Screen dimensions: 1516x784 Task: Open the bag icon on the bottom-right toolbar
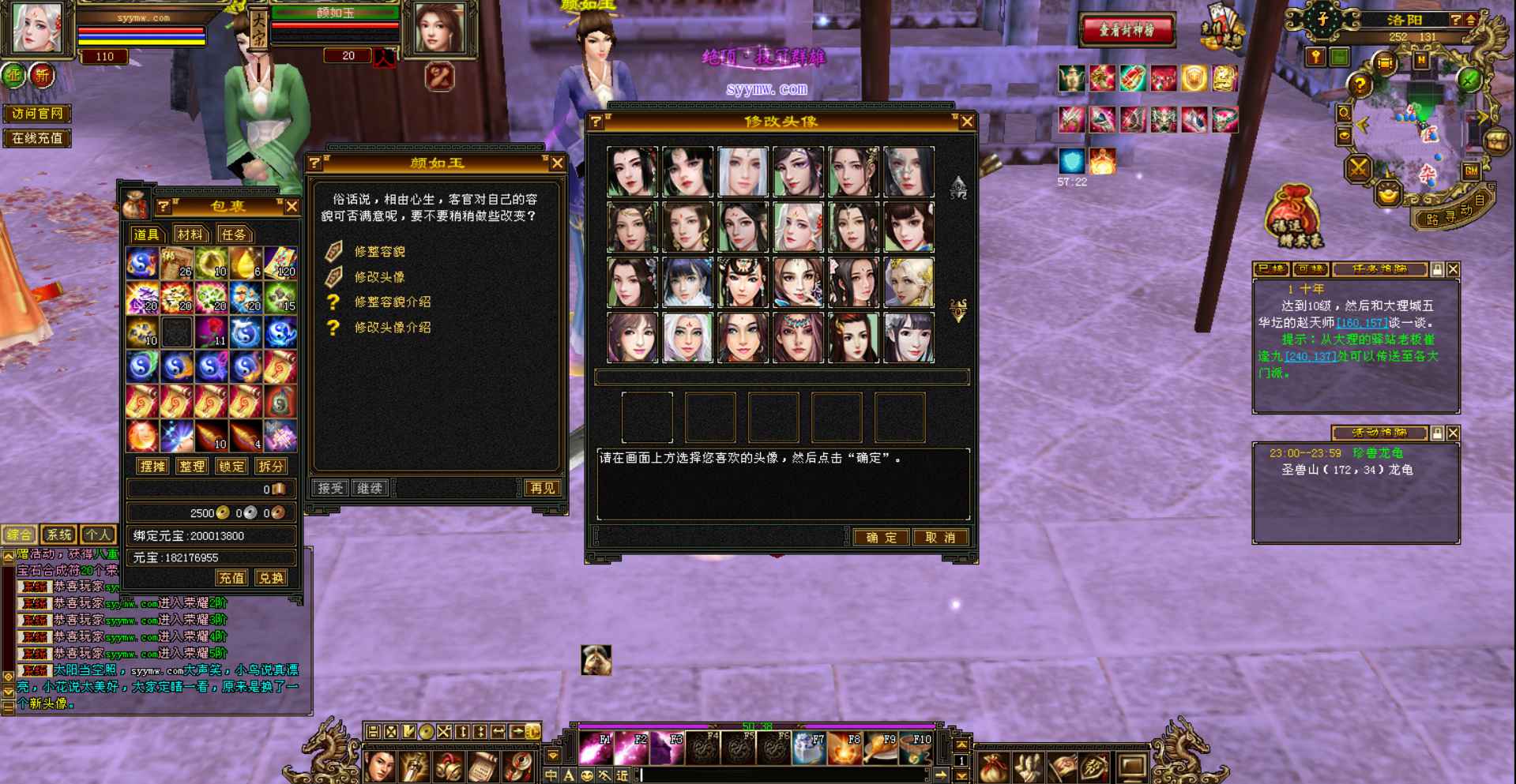(x=995, y=766)
